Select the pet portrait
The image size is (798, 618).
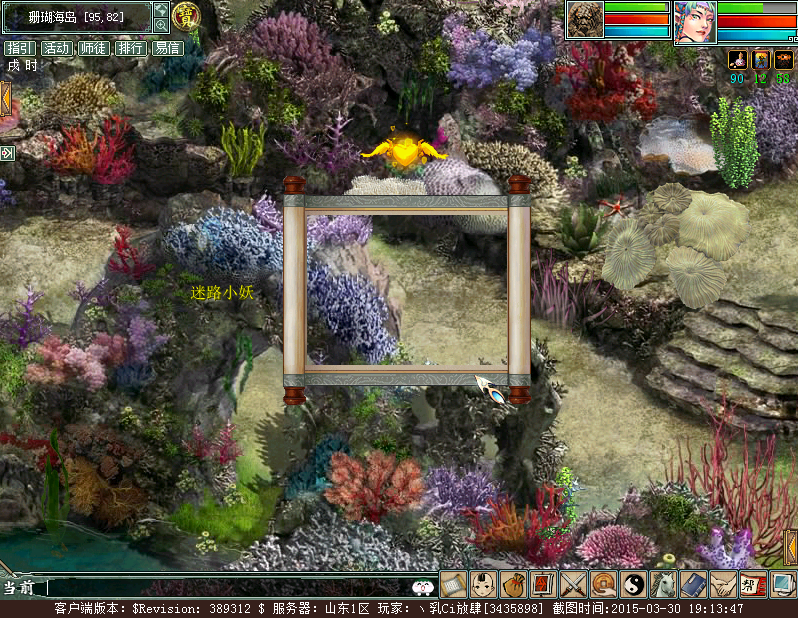(x=585, y=19)
